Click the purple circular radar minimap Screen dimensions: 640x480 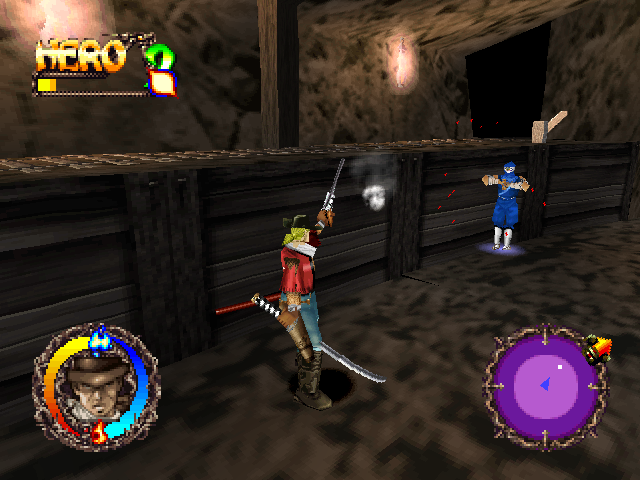click(x=545, y=384)
